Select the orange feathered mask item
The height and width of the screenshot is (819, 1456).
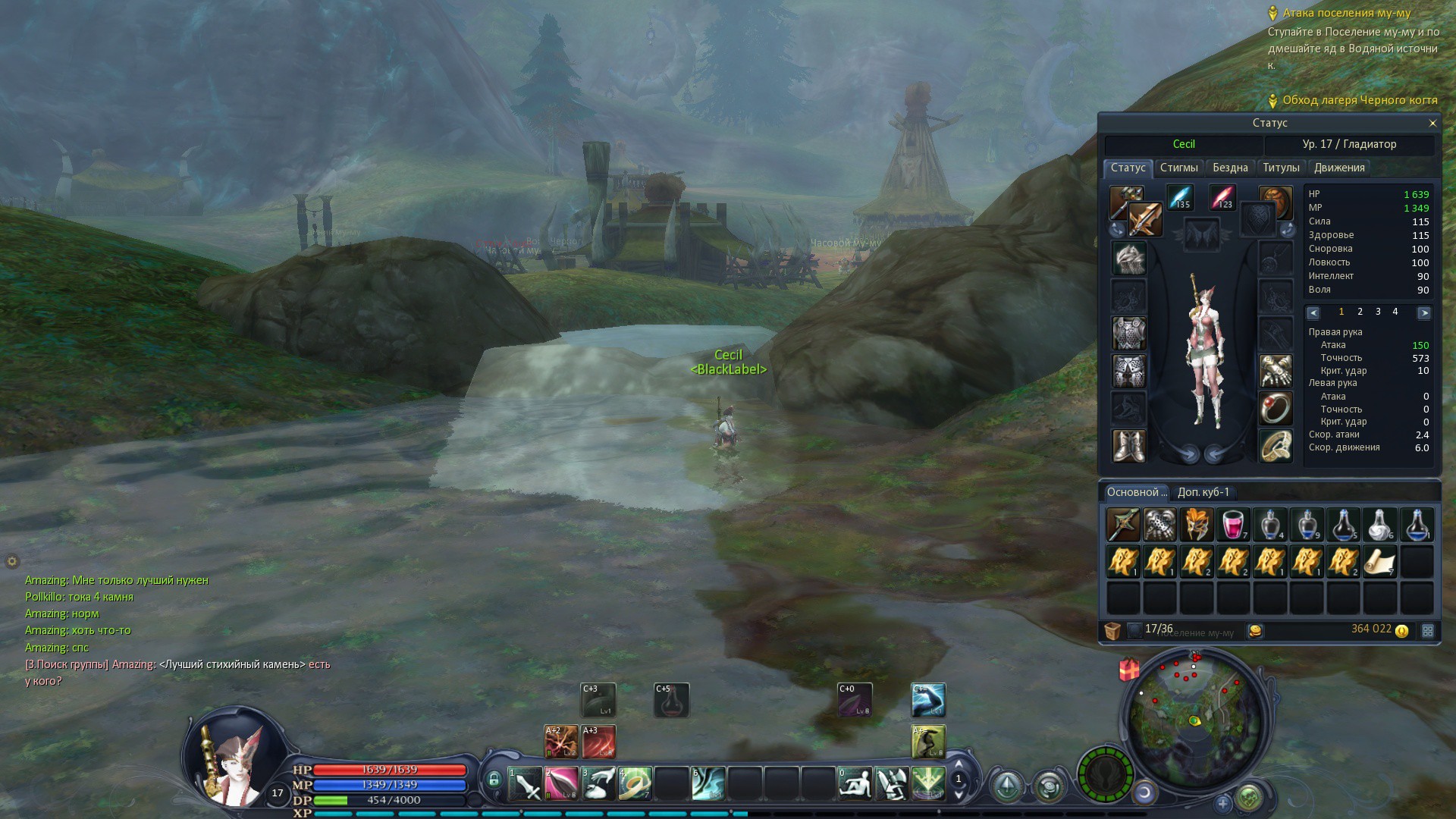(x=1196, y=525)
